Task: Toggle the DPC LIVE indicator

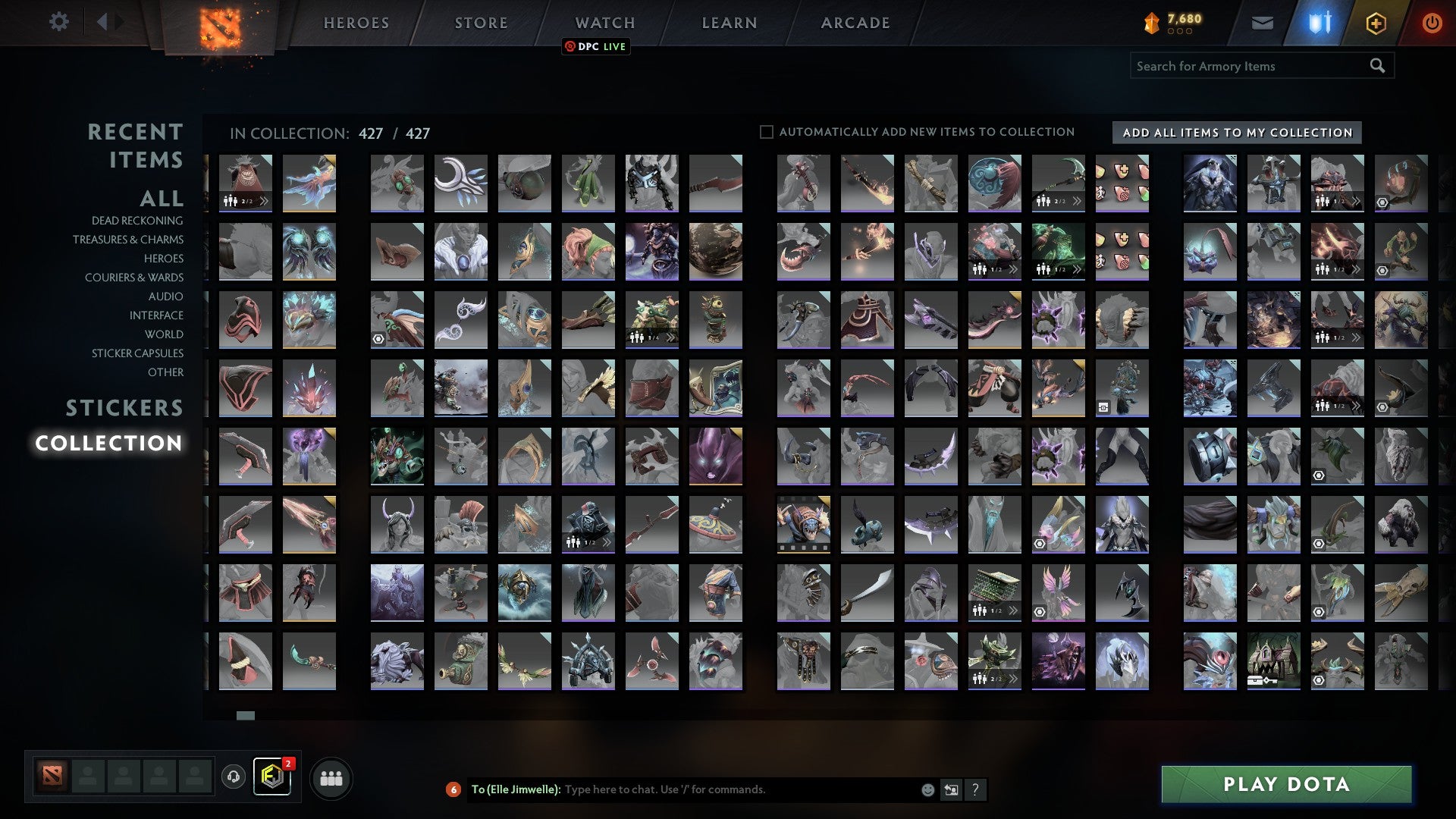Action: 596,46
